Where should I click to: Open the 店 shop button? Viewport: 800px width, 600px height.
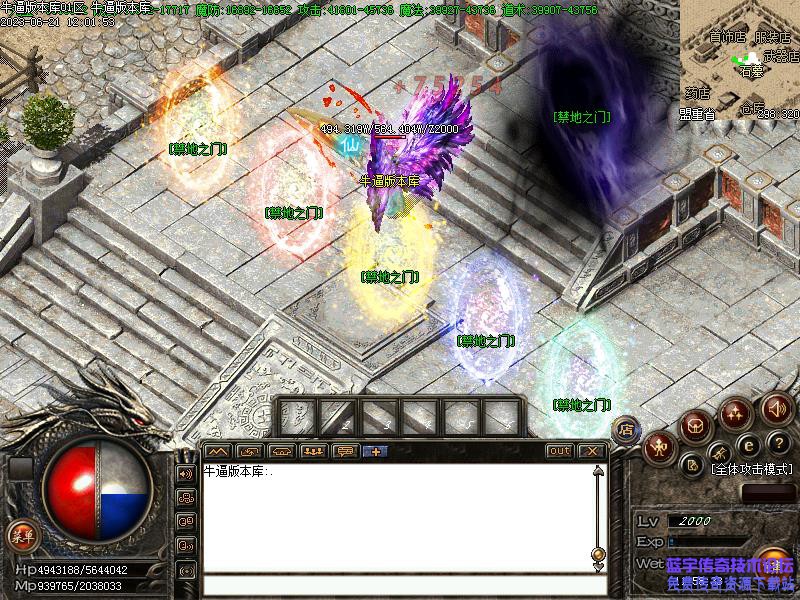point(627,429)
